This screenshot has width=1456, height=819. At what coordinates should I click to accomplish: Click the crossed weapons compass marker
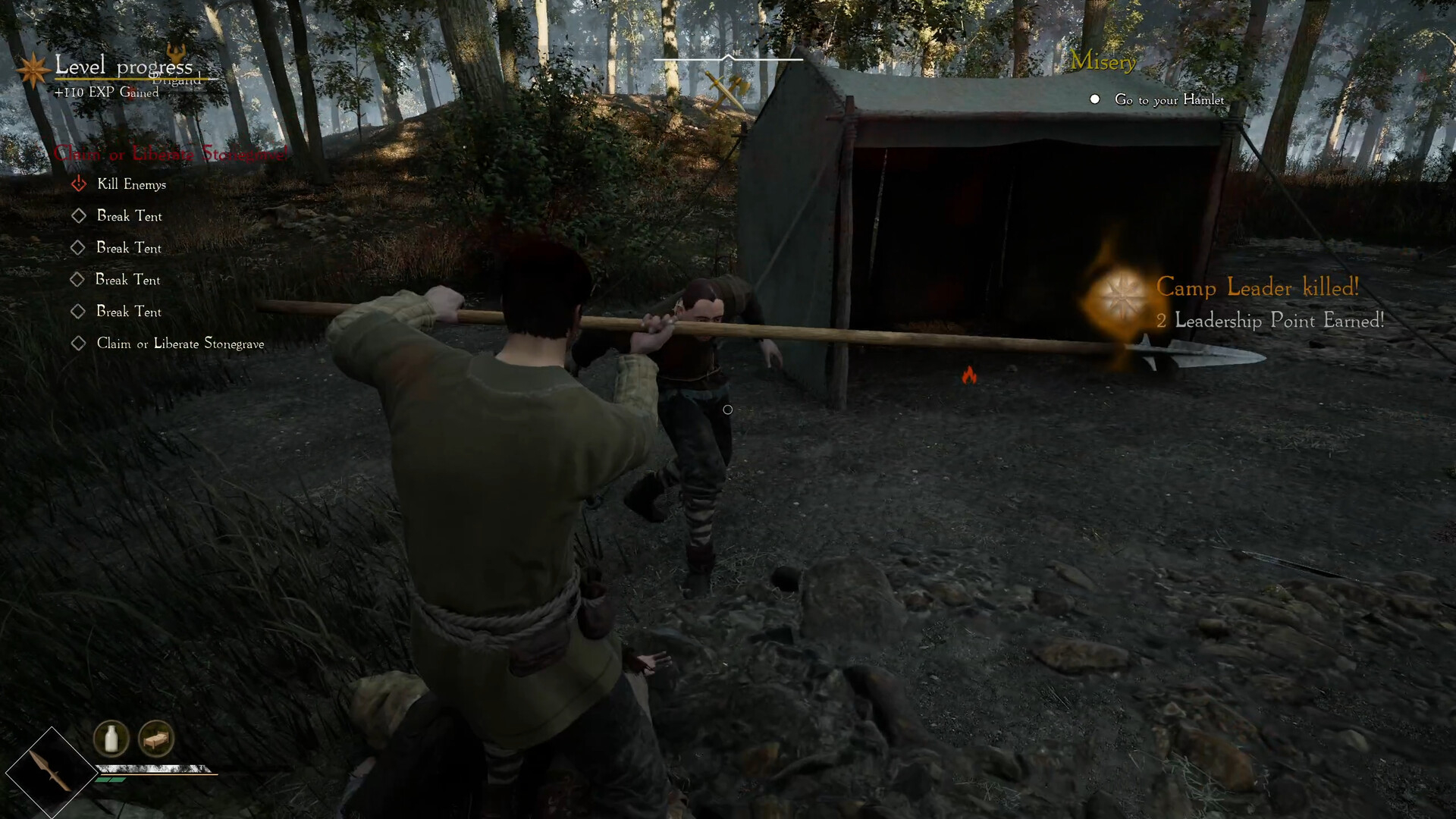pyautogui.click(x=726, y=89)
